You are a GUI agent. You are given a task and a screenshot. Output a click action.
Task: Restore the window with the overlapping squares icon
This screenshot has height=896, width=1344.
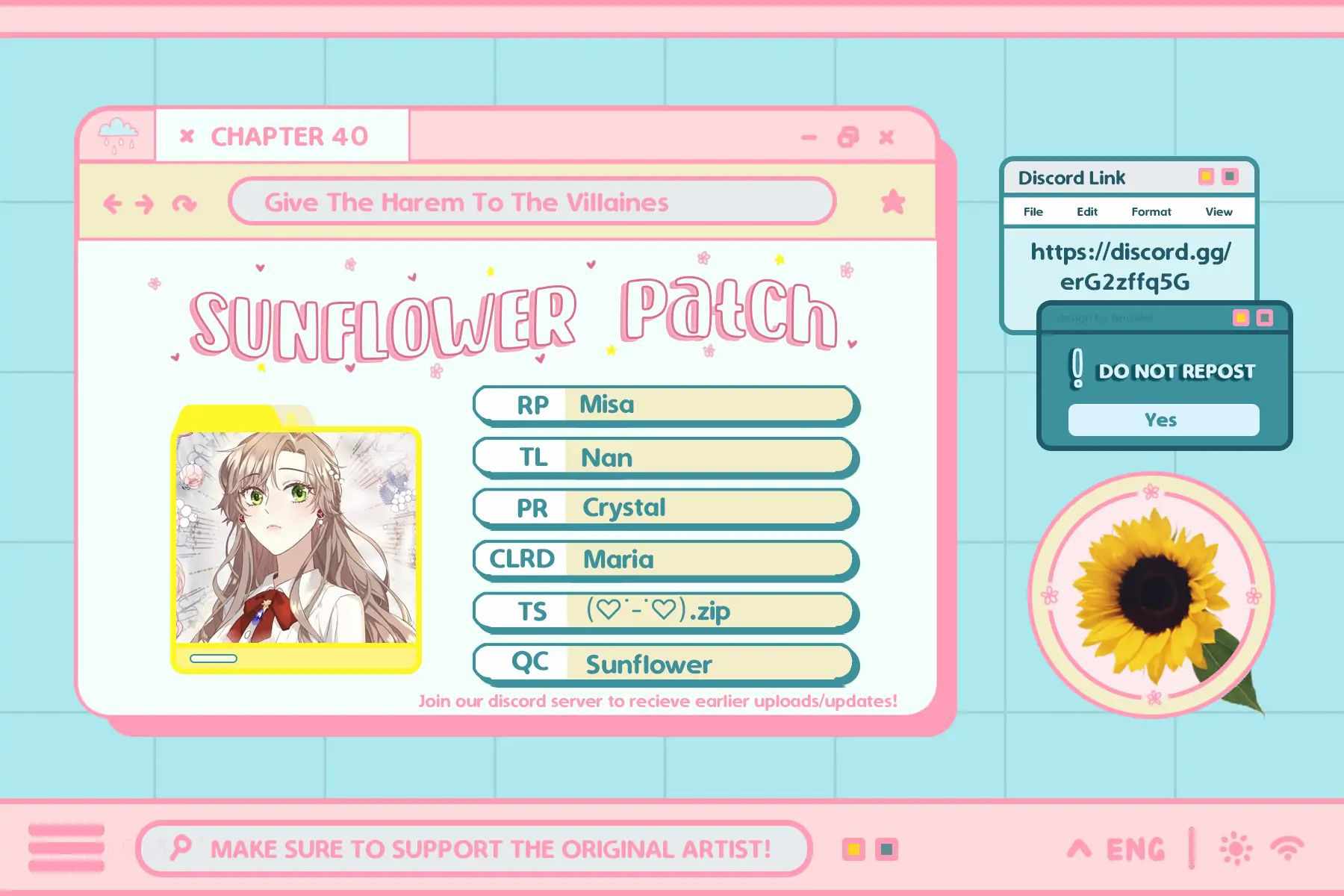click(x=848, y=137)
